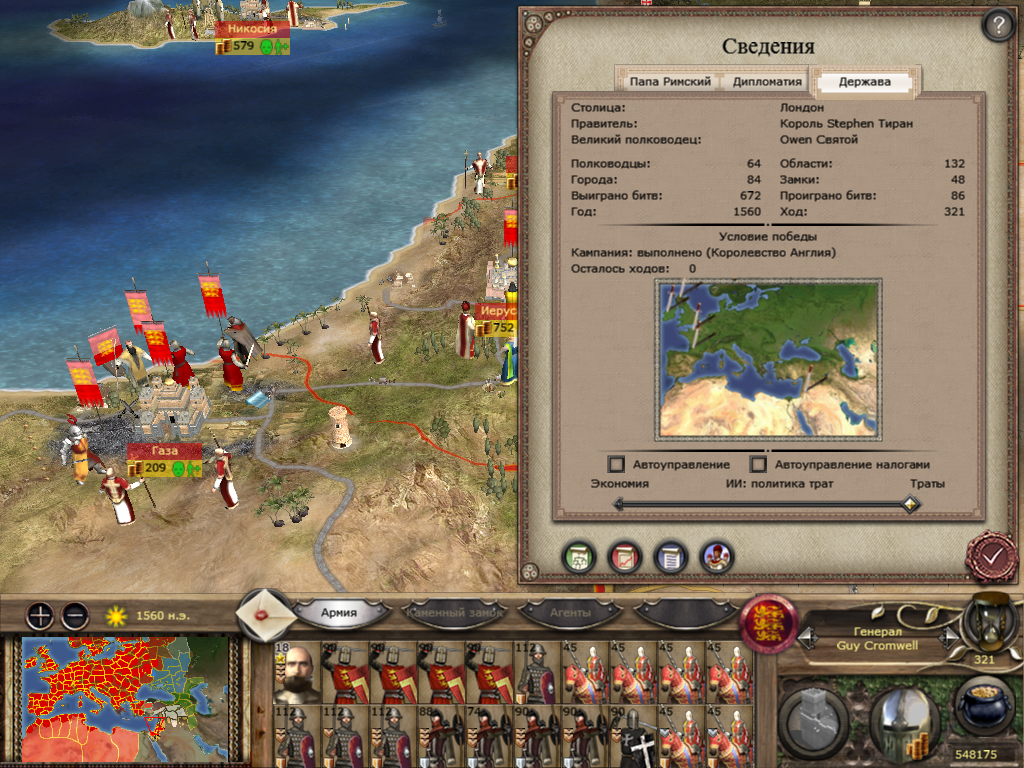Open the help question mark button

[997, 26]
